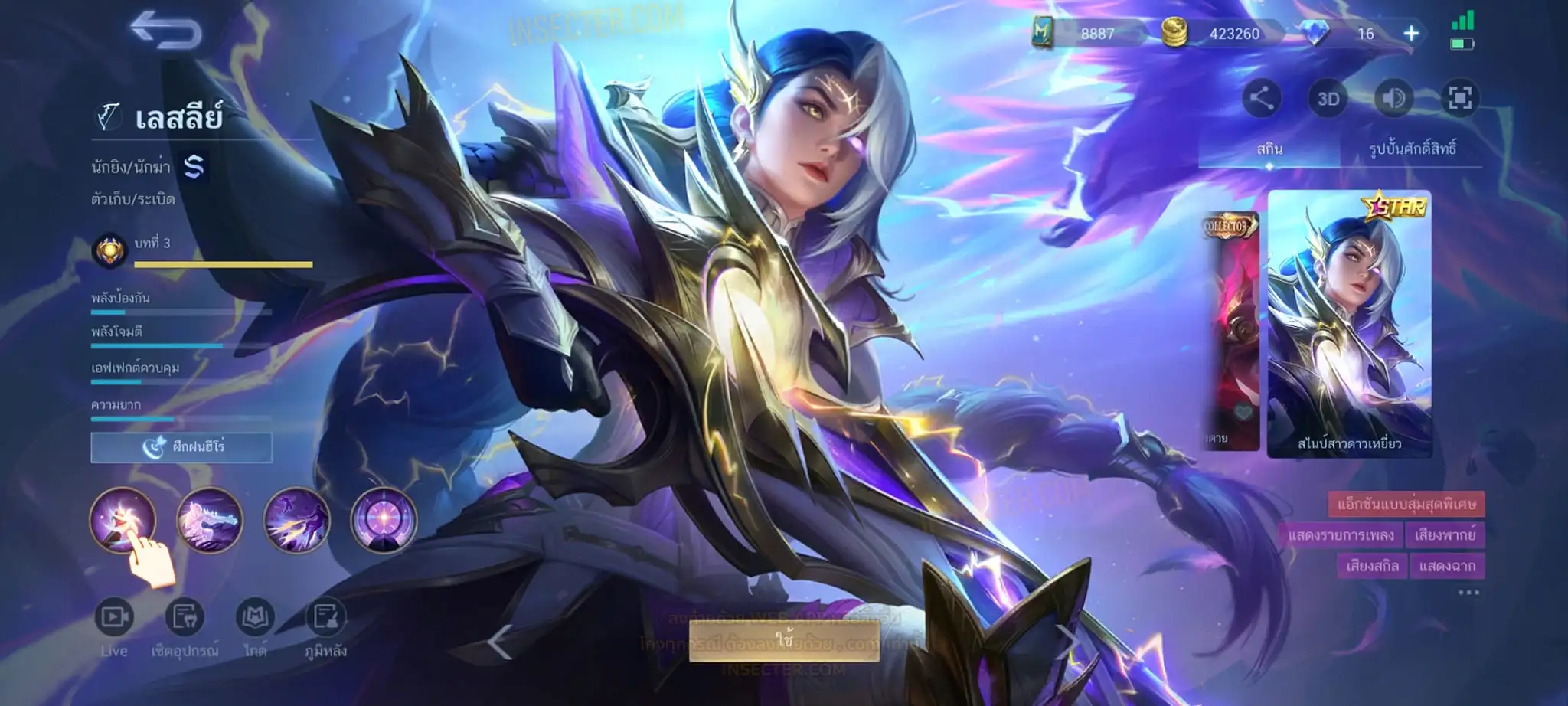The height and width of the screenshot is (706, 1568).
Task: Click the ฝึกฝนฮีโร่ hero training button
Action: tap(181, 447)
